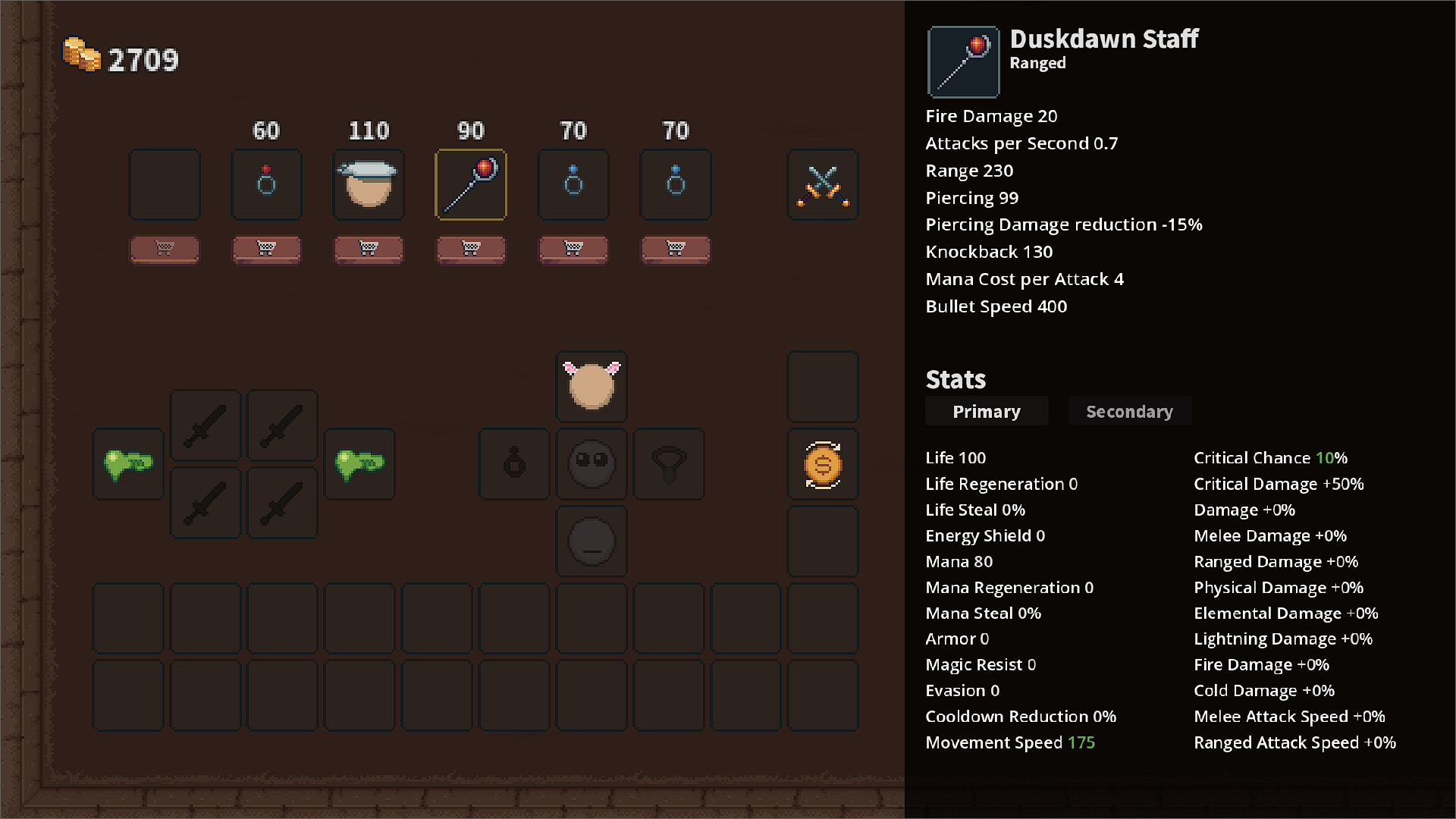
Task: Click the crossed swords combat icon
Action: (x=823, y=184)
